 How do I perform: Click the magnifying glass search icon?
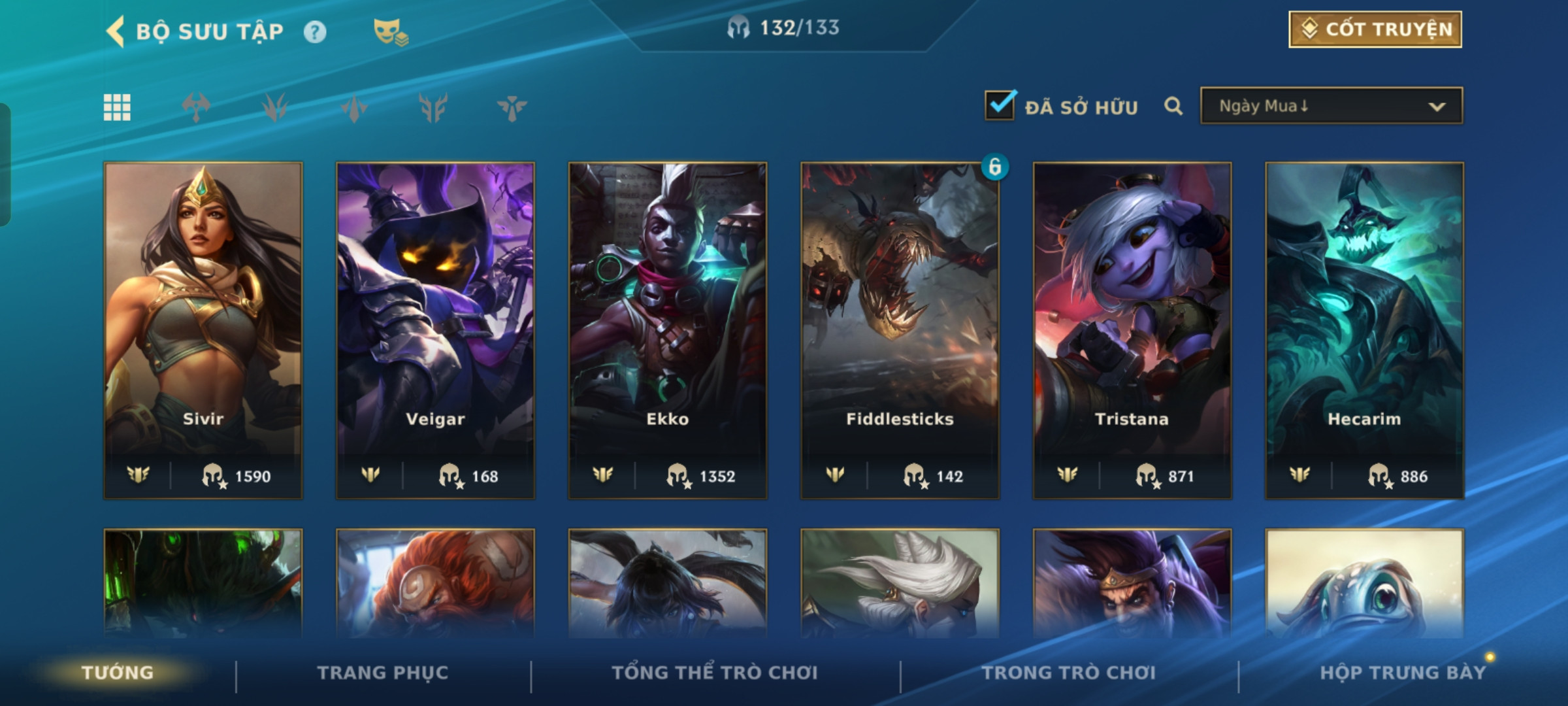click(1173, 106)
